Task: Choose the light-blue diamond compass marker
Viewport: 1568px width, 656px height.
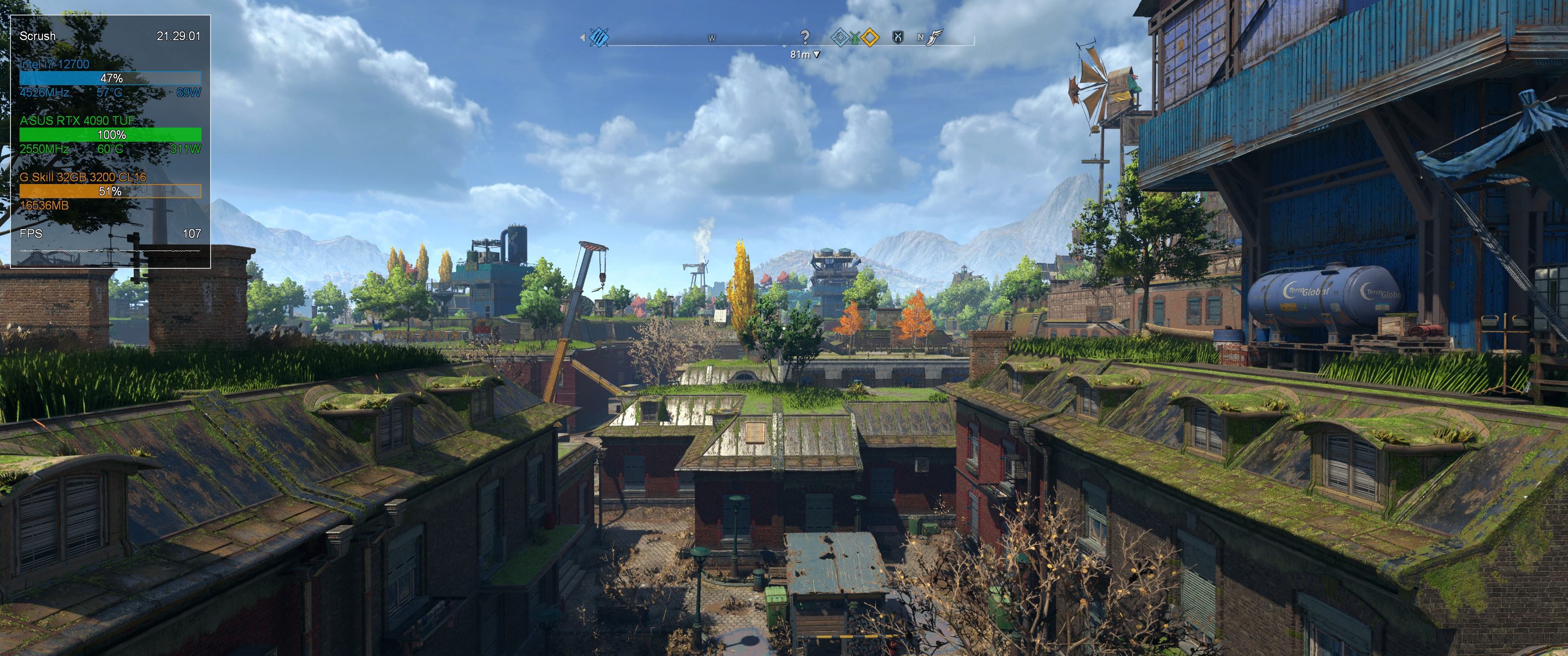Action: [840, 38]
